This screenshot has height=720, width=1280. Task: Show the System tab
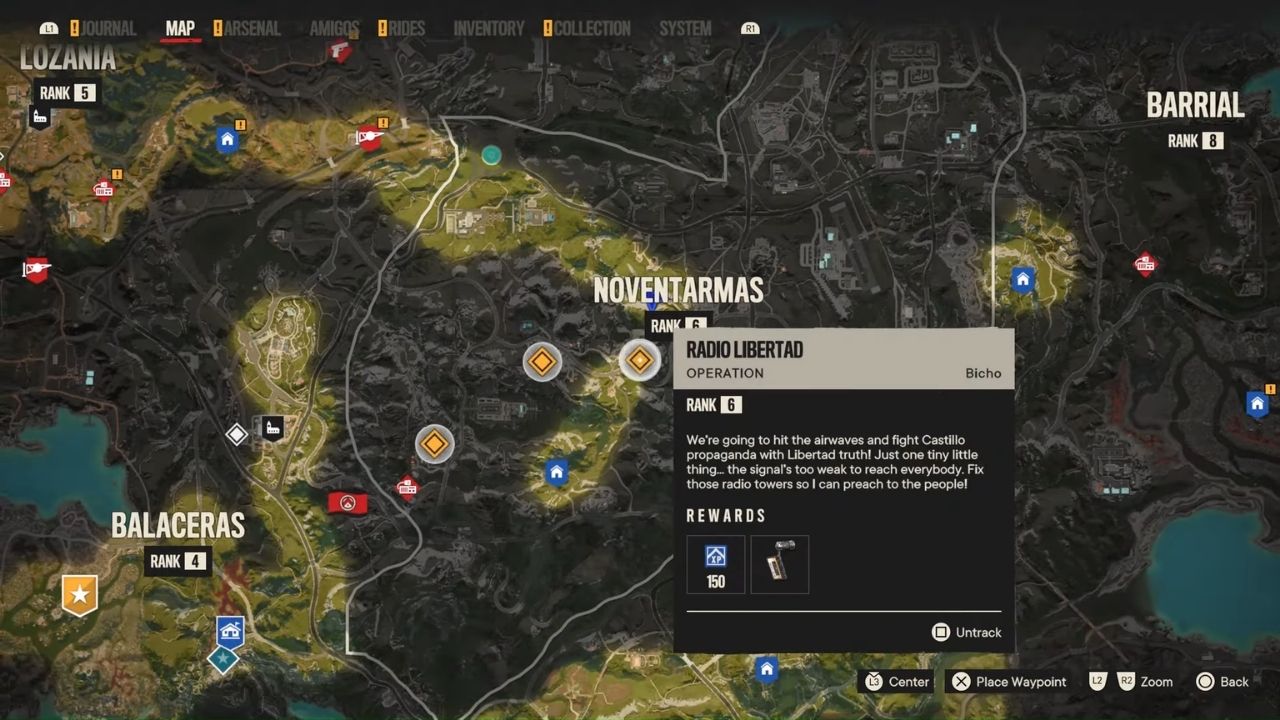coord(685,28)
